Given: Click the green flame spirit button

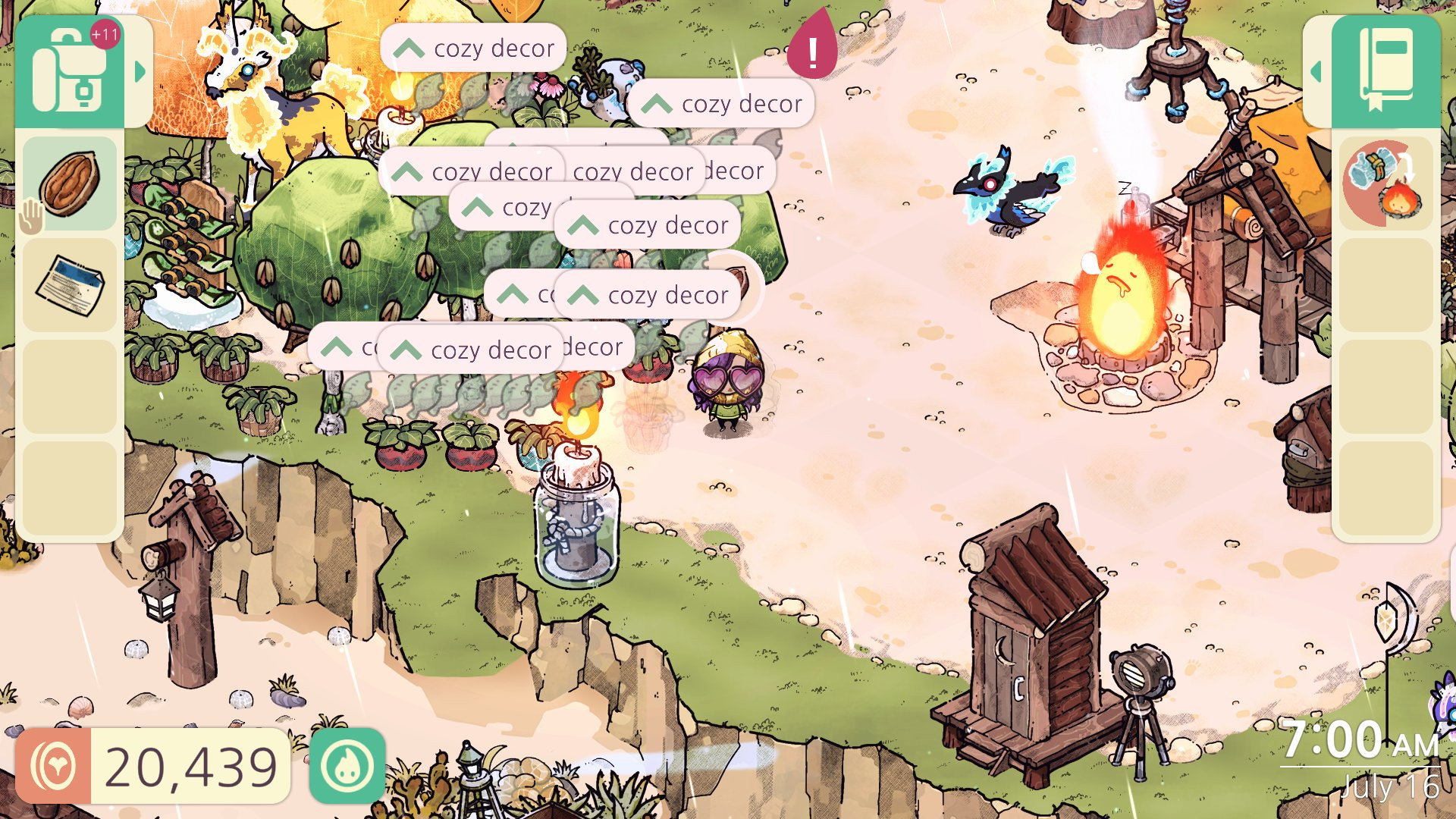Looking at the screenshot, I should point(347,766).
